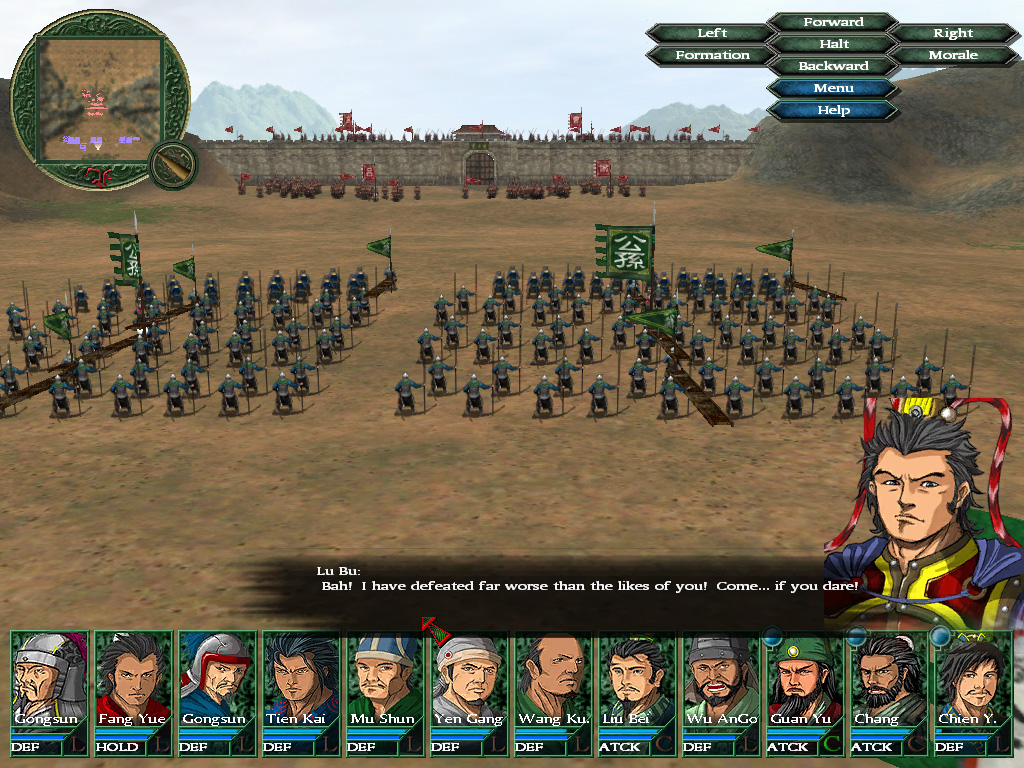Choose Liu Bei from the officer bar
Viewport: 1024px width, 768px height.
[637, 680]
